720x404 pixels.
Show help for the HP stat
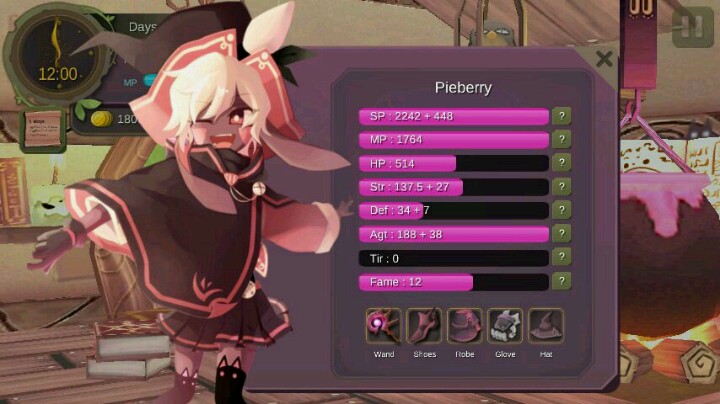[563, 163]
